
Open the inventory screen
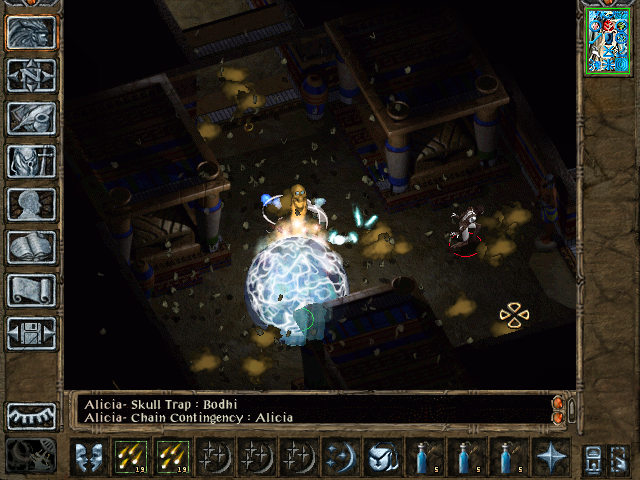[31, 161]
